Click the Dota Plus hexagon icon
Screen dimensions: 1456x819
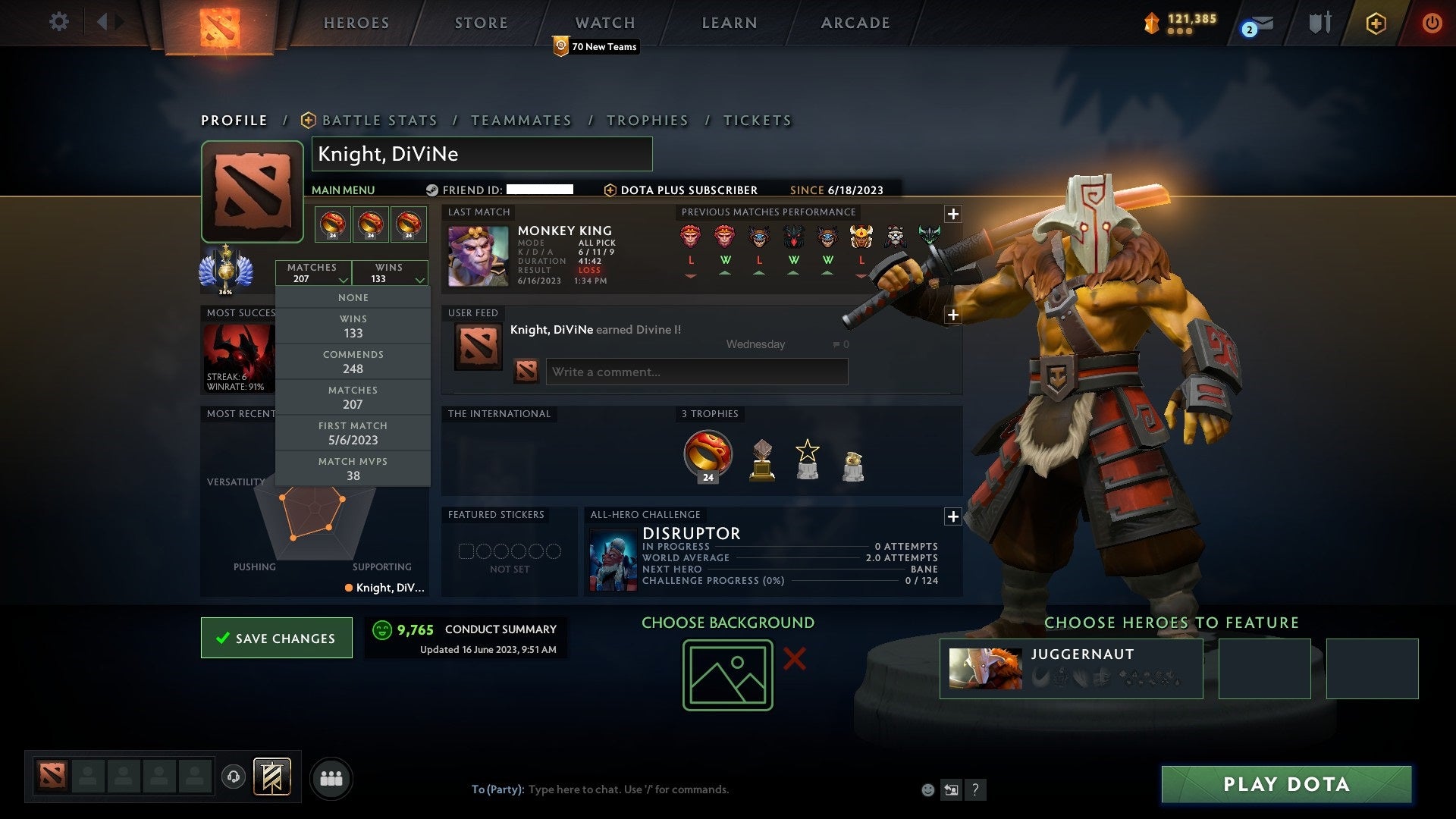click(x=1376, y=23)
